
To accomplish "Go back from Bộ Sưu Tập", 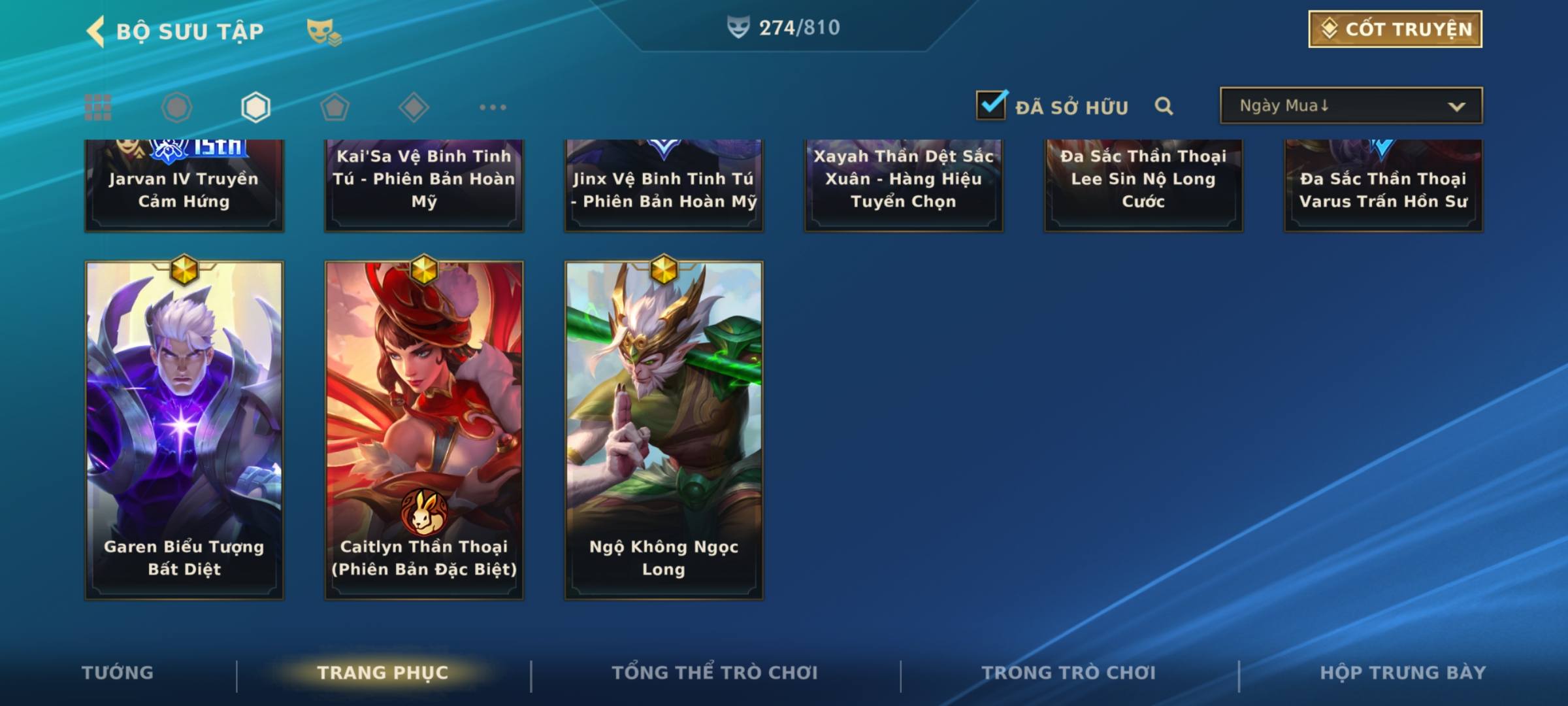I will coord(97,31).
